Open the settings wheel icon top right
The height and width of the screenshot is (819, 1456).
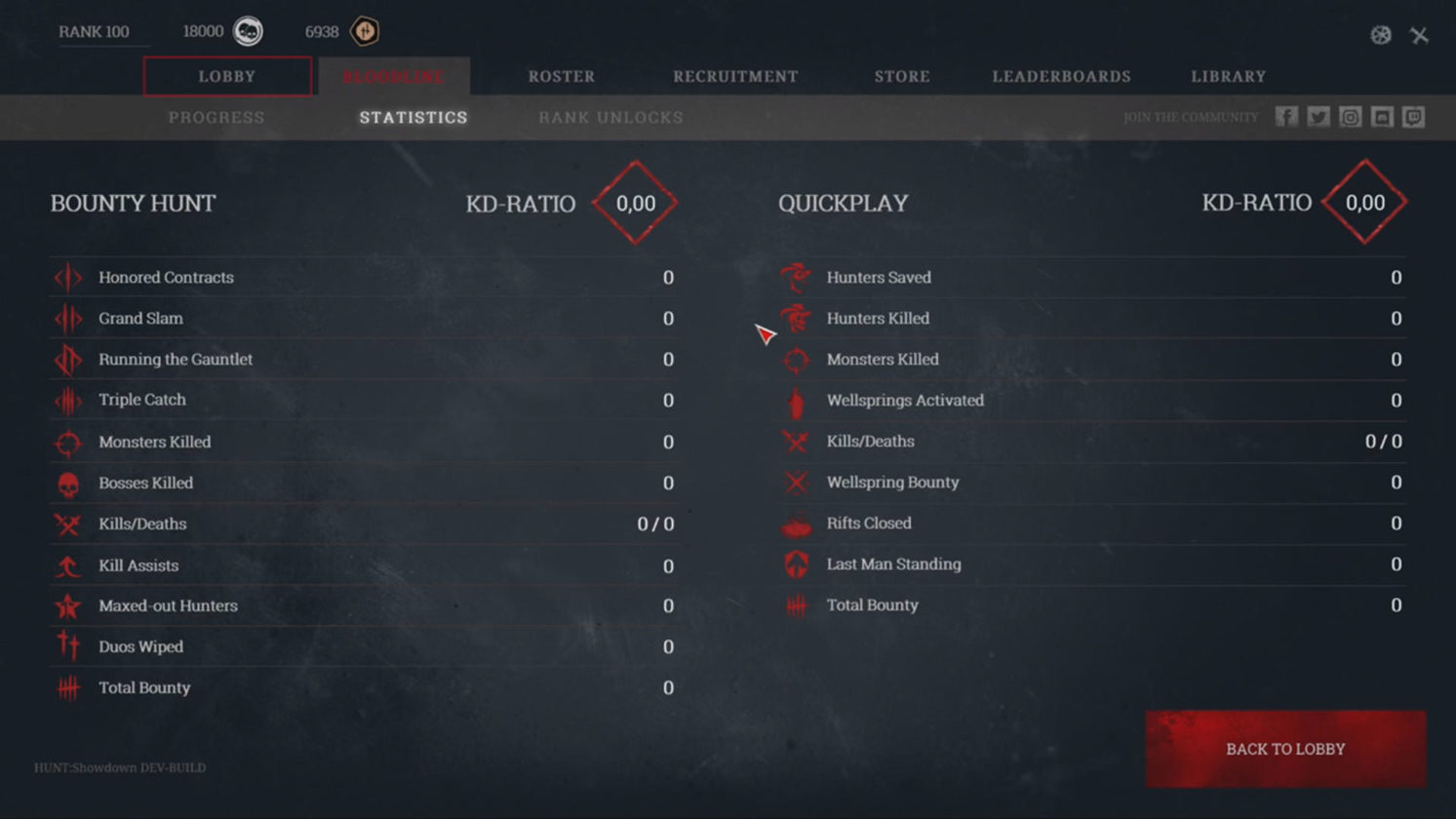(1380, 34)
